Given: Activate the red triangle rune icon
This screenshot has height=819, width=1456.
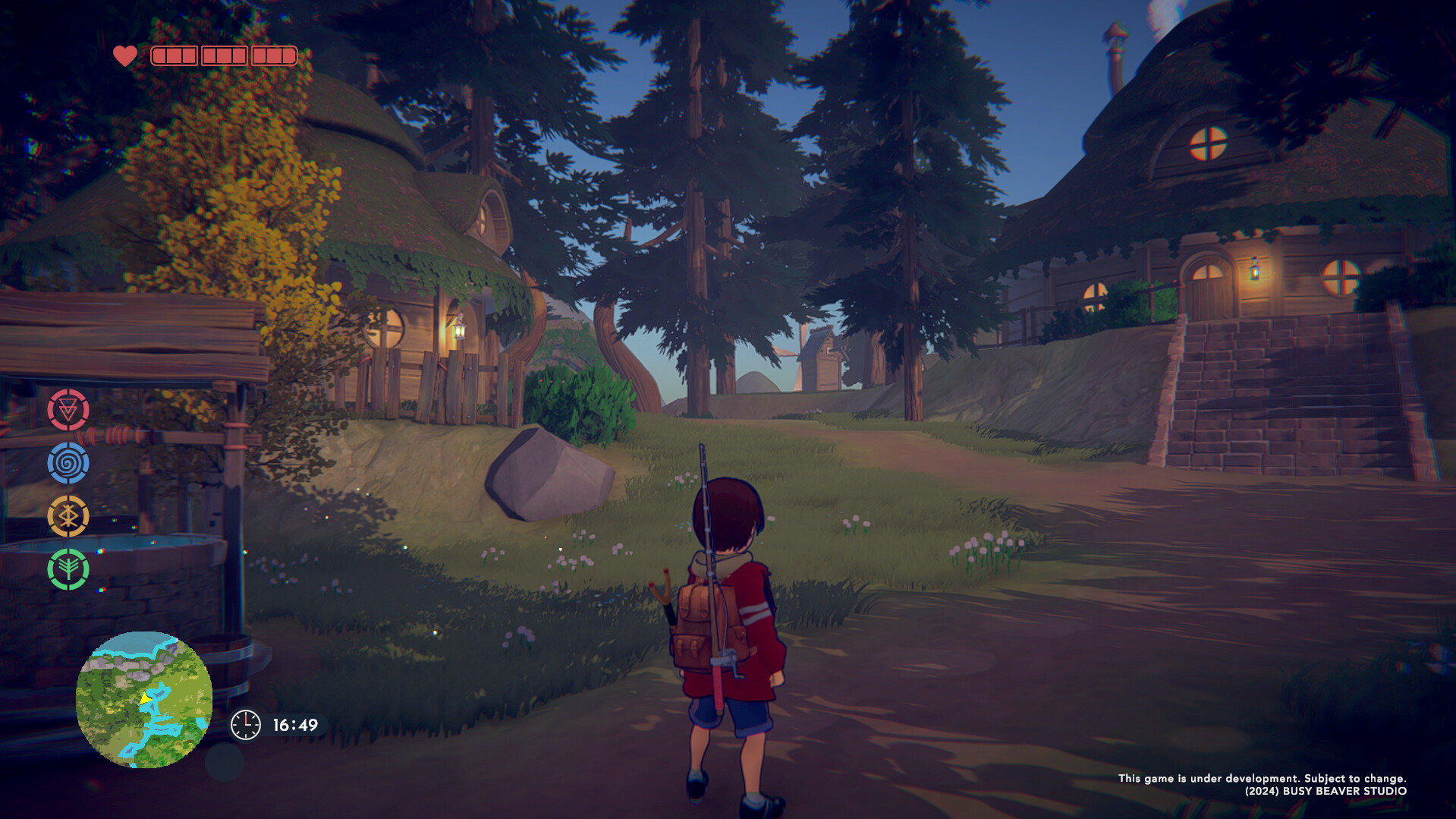Looking at the screenshot, I should tap(68, 410).
